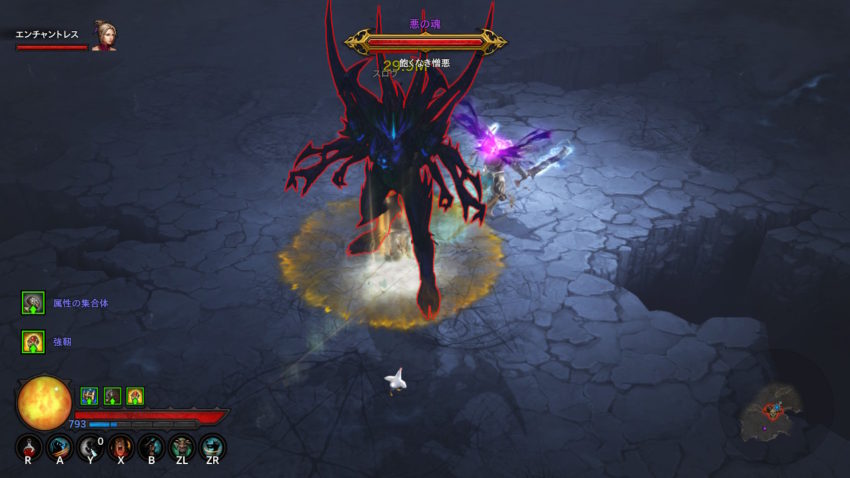Screen dimensions: 850x478
Task: Activate the skill icon showing a 0 counter
Action: coord(90,447)
